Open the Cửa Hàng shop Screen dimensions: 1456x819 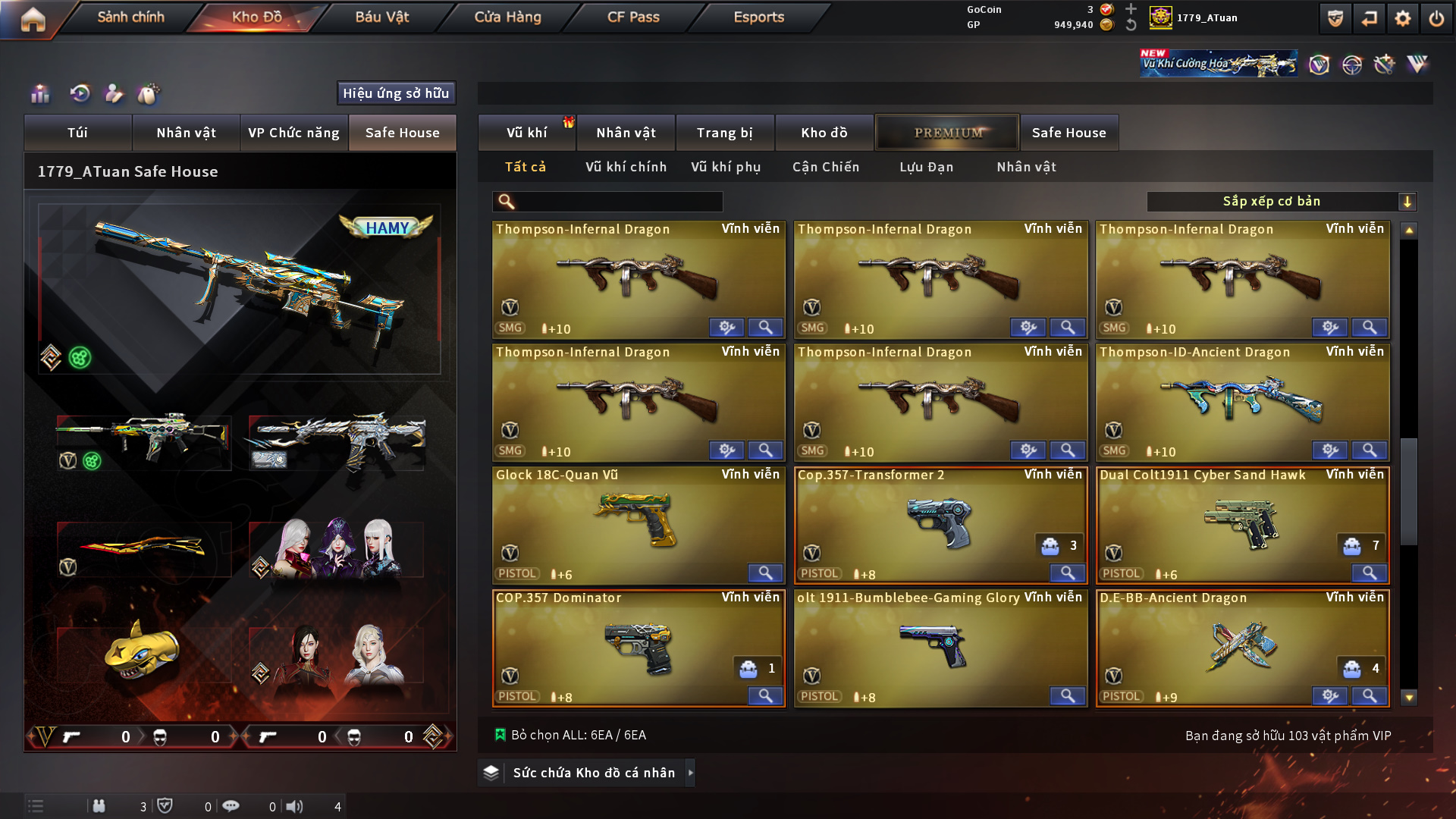507,17
